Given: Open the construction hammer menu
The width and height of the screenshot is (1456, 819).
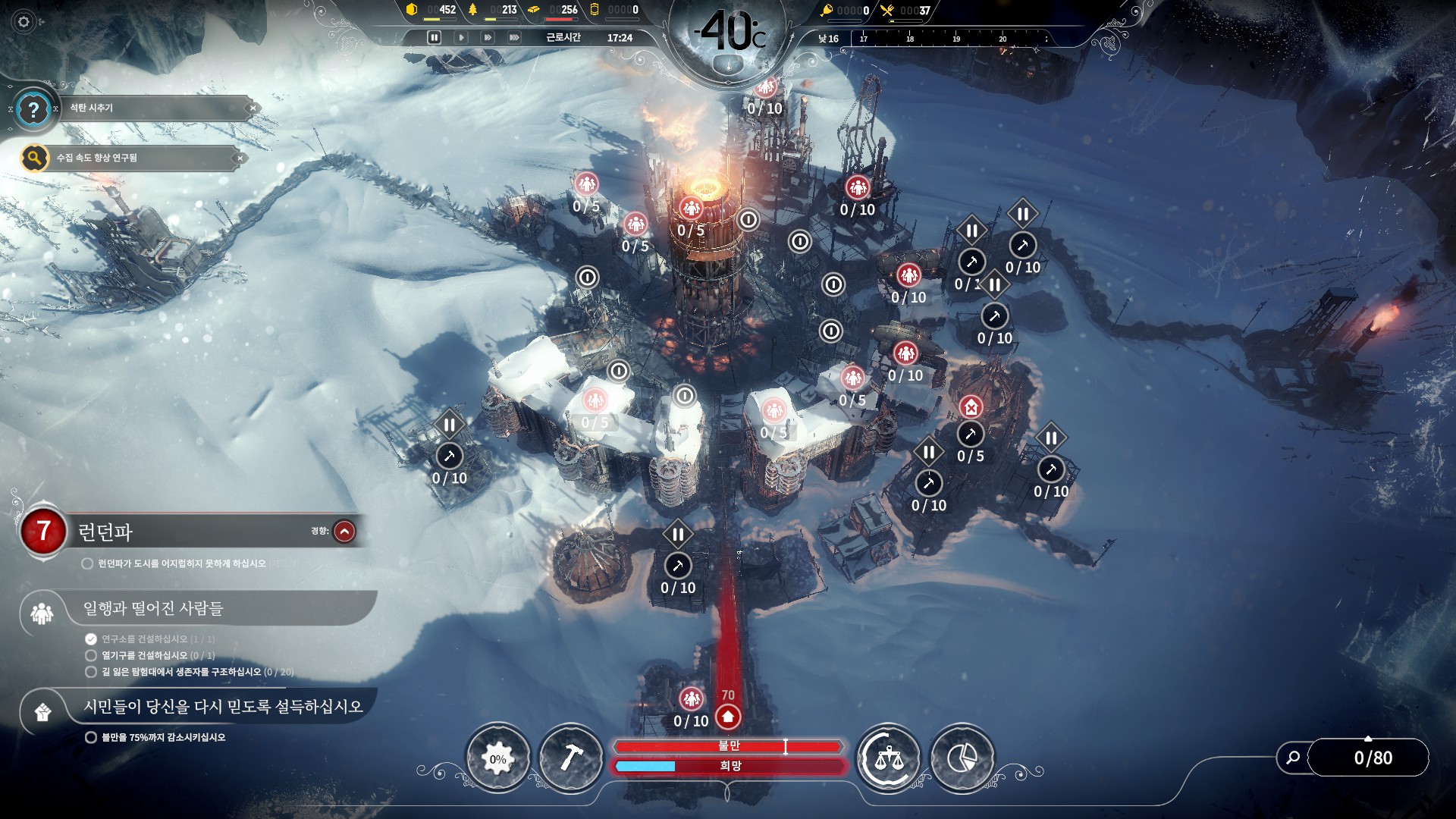Looking at the screenshot, I should pyautogui.click(x=571, y=758).
